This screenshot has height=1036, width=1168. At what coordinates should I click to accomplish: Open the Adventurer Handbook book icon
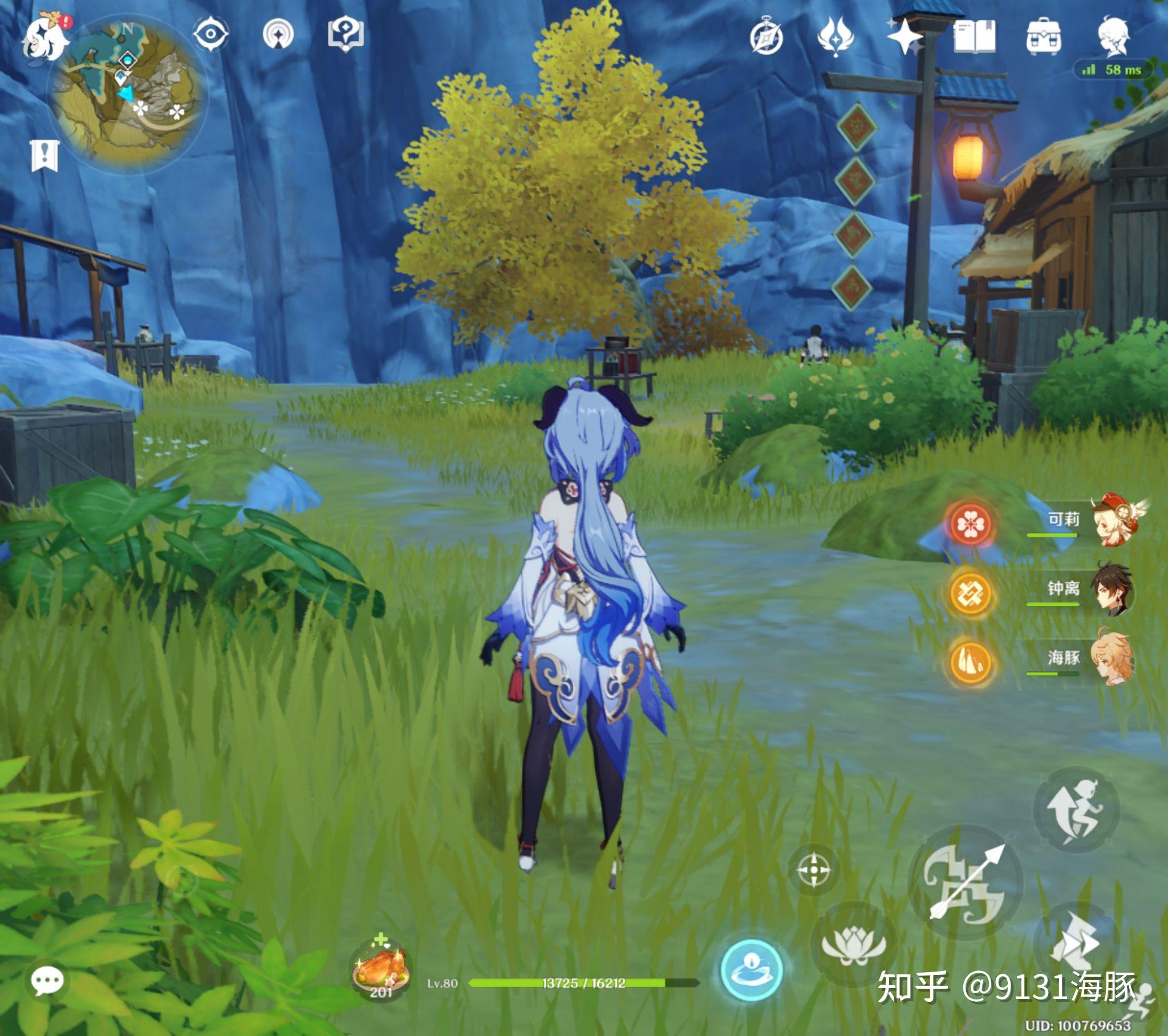click(974, 36)
